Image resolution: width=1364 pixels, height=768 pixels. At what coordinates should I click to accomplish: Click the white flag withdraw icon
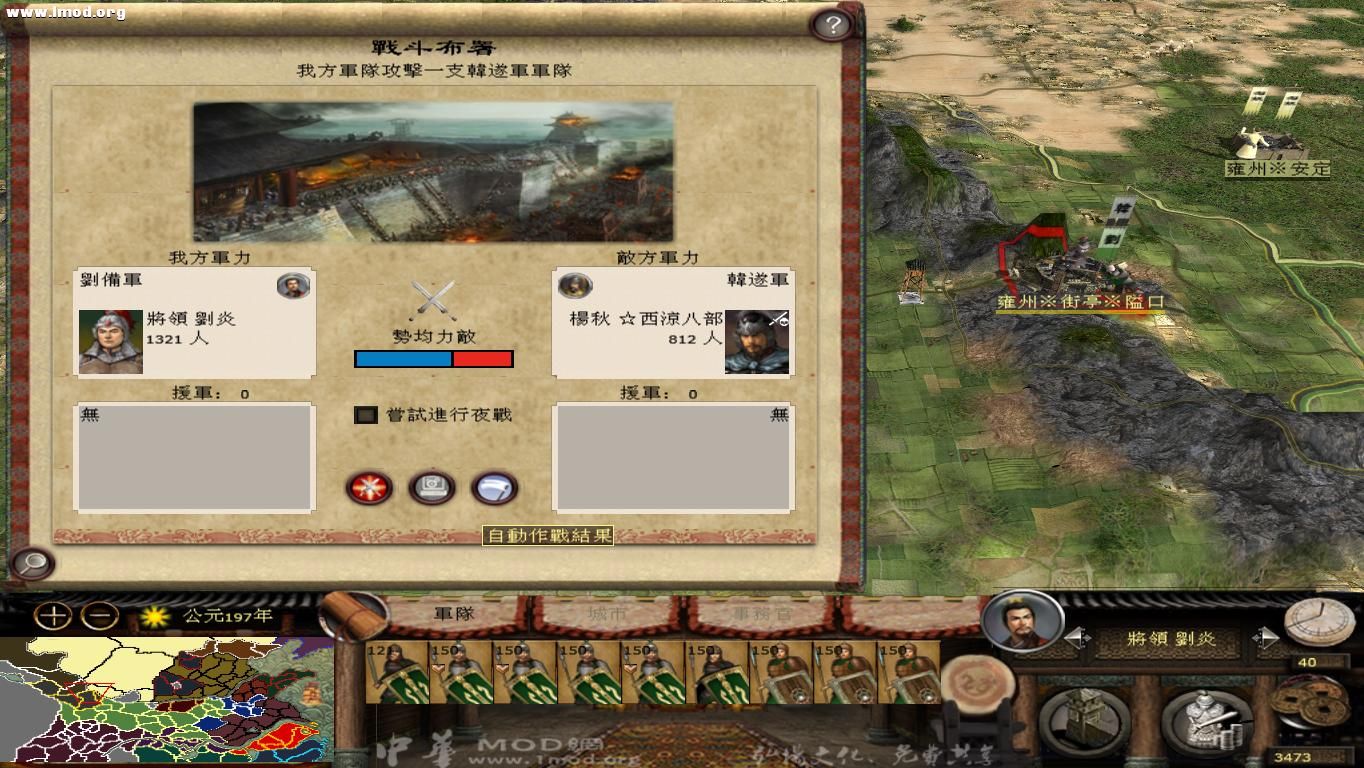coord(494,488)
